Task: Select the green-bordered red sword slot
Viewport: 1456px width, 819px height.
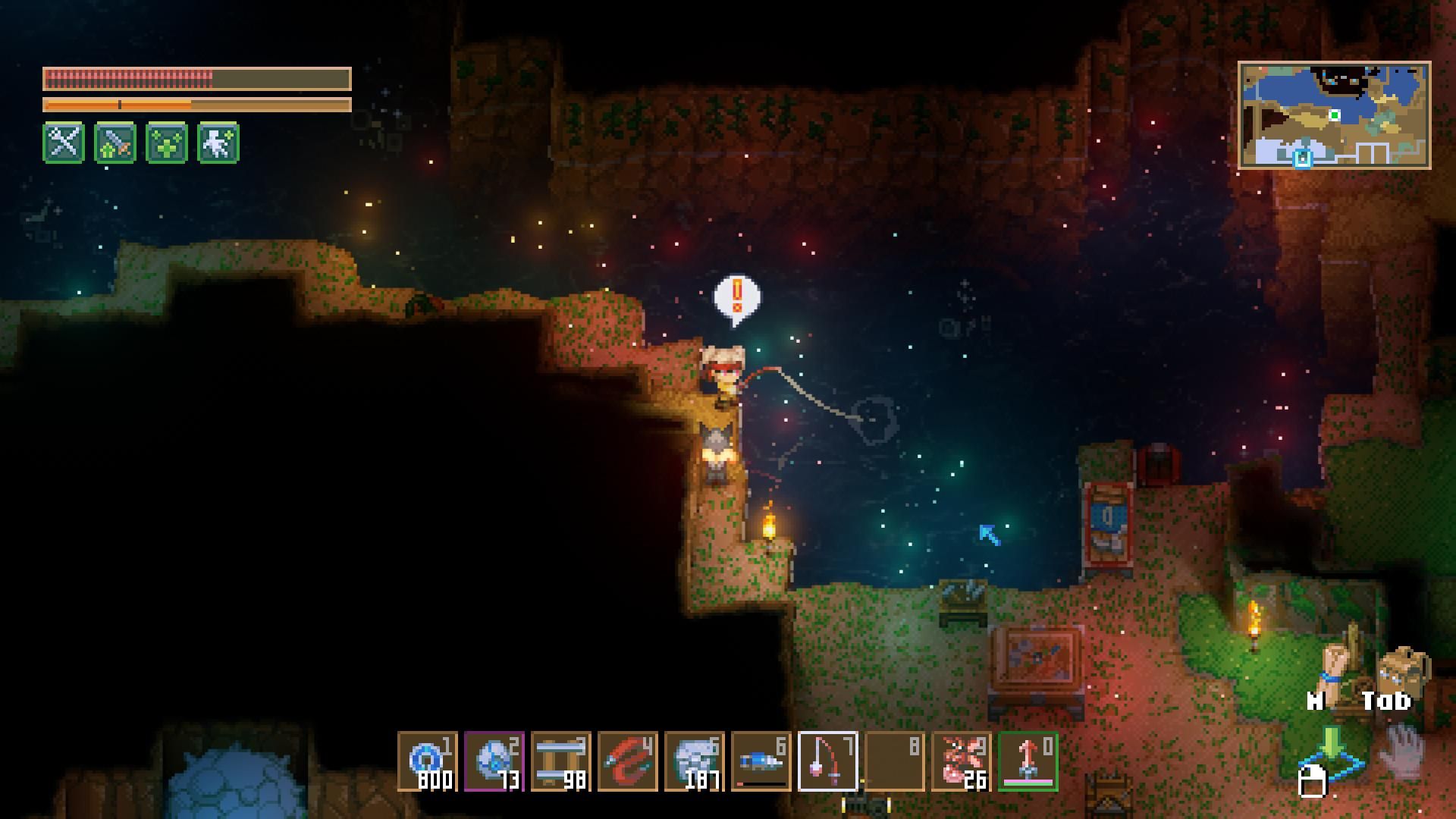Action: pos(1028,761)
